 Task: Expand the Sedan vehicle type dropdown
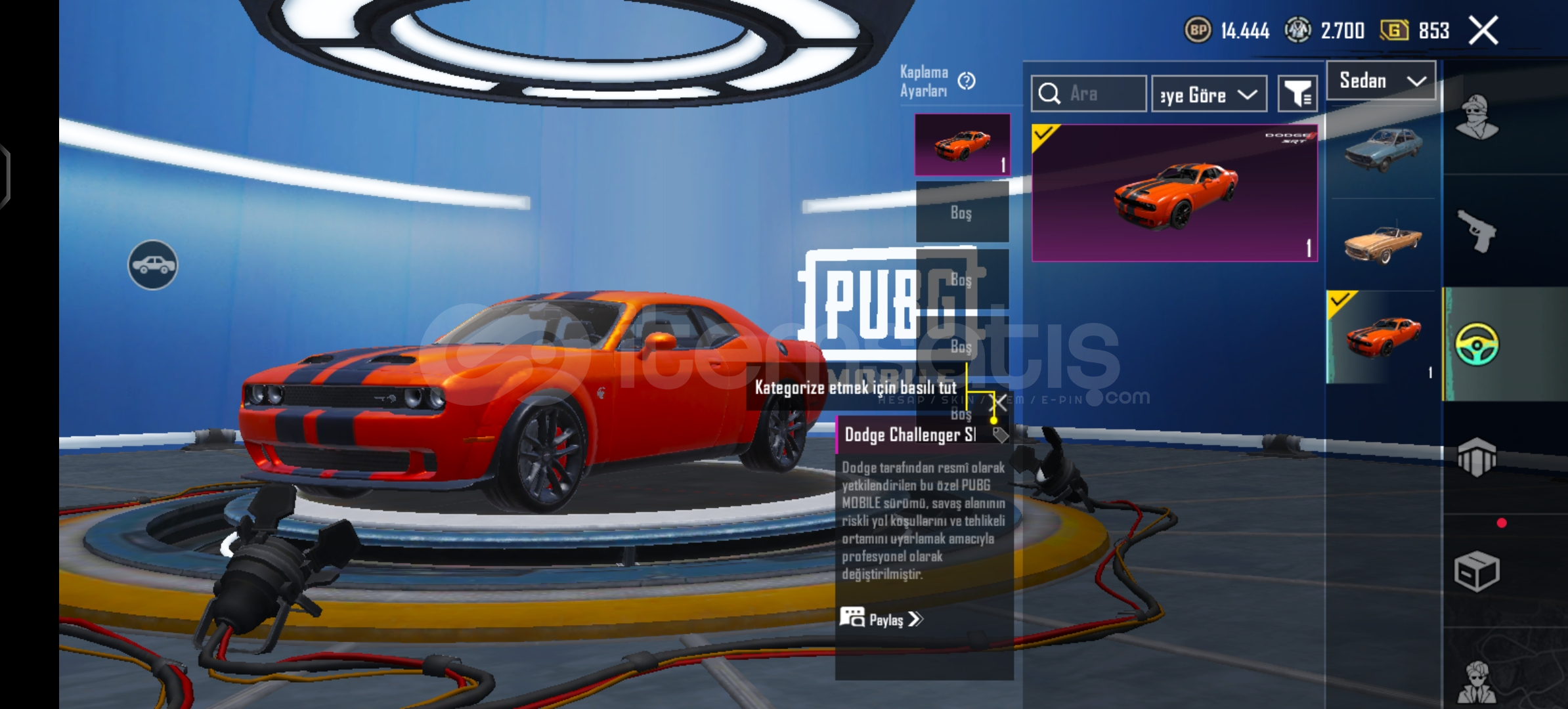1381,81
